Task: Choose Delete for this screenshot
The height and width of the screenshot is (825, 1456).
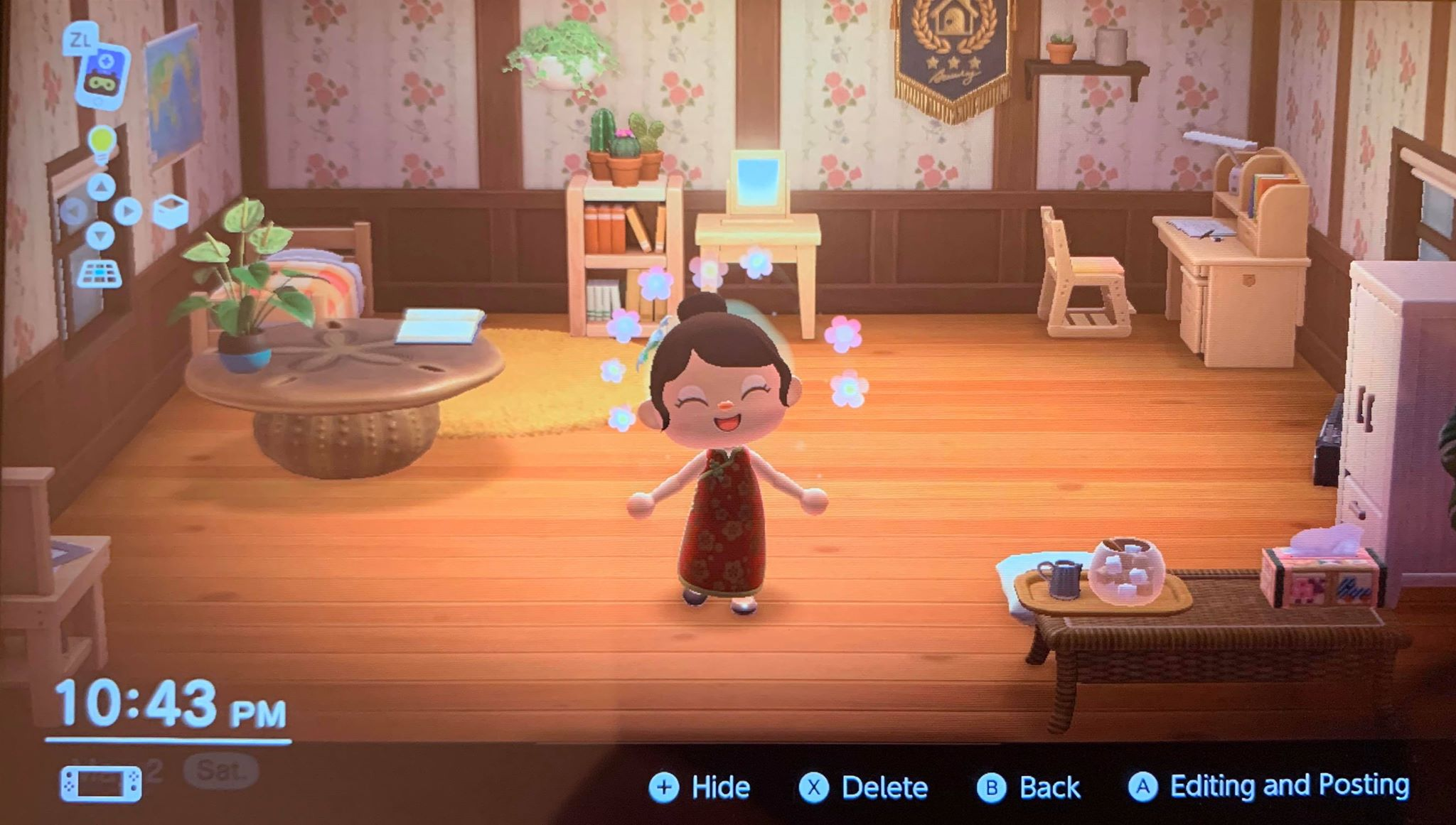Action: (863, 787)
